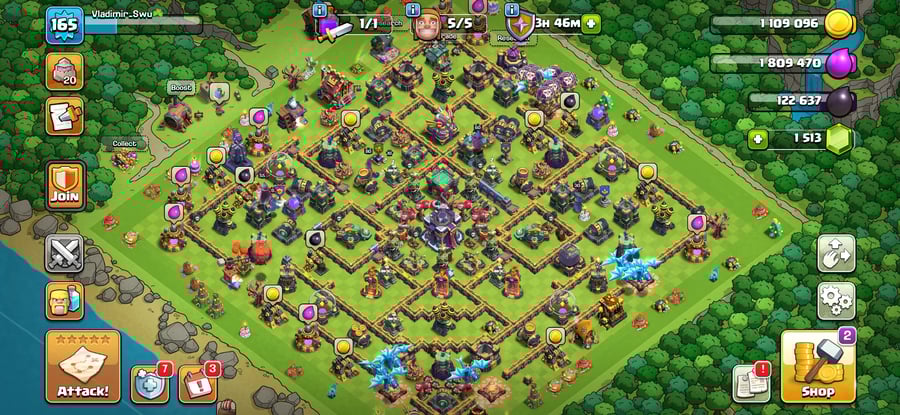Open the trophy icon showing 20
The width and height of the screenshot is (900, 415).
pos(64,72)
